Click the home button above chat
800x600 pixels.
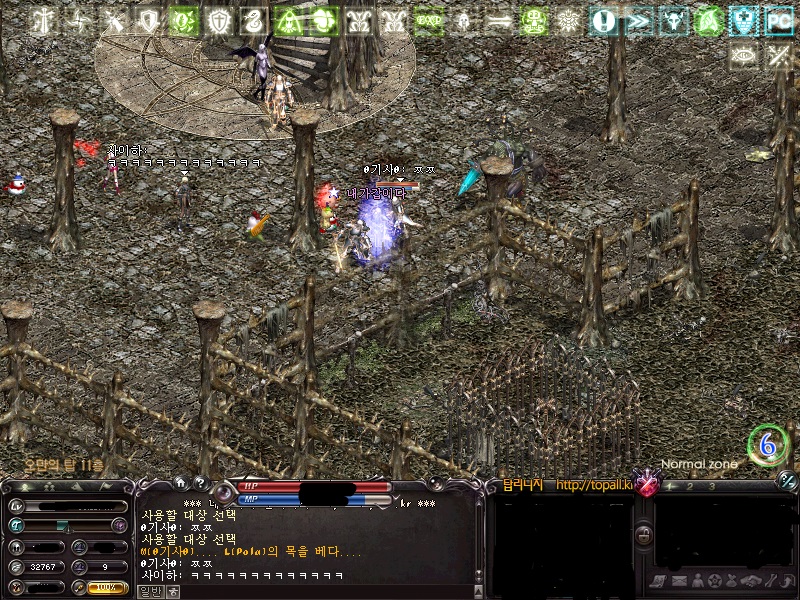click(x=180, y=482)
